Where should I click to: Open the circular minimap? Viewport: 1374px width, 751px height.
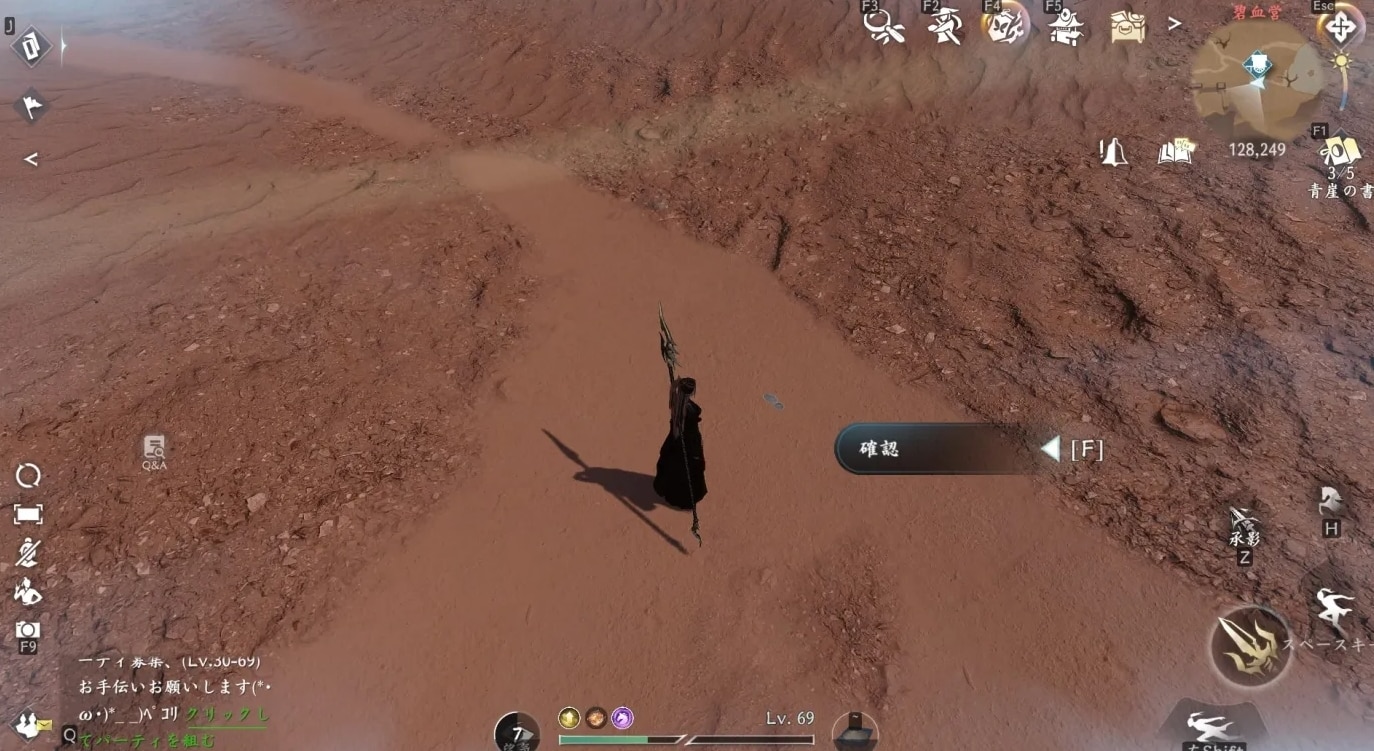(1258, 80)
